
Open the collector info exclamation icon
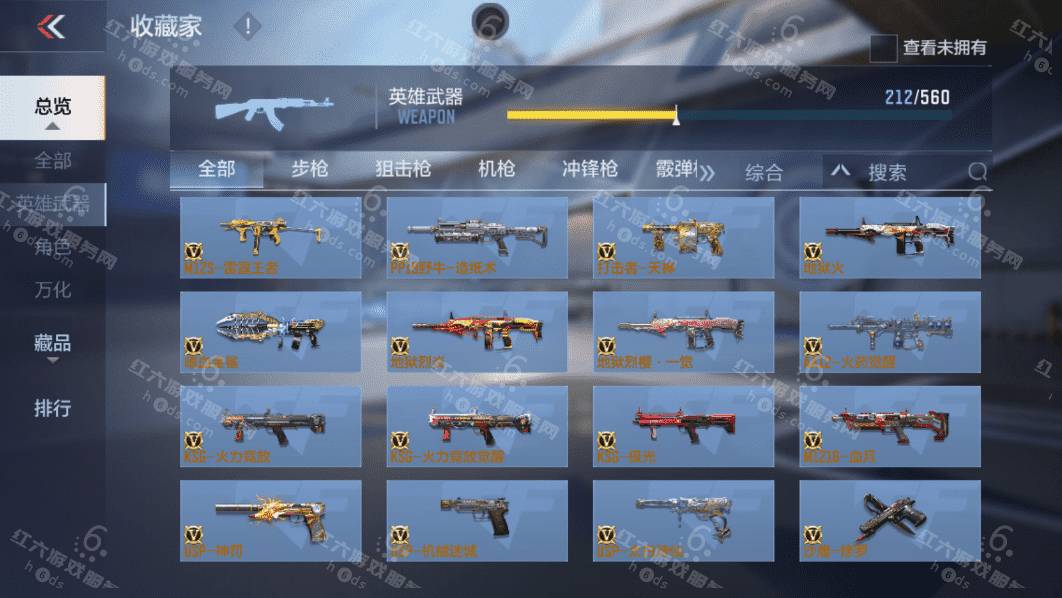coord(247,27)
